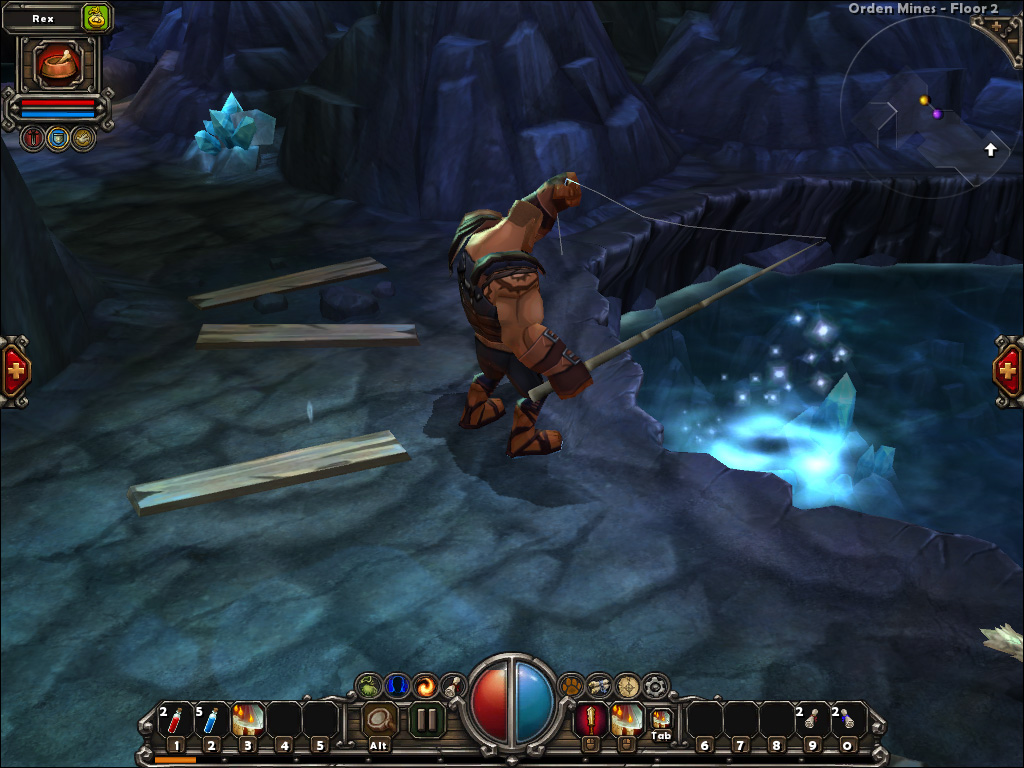Image resolution: width=1024 pixels, height=768 pixels.
Task: Use the blue mana potion in slot 2
Action: (212, 721)
